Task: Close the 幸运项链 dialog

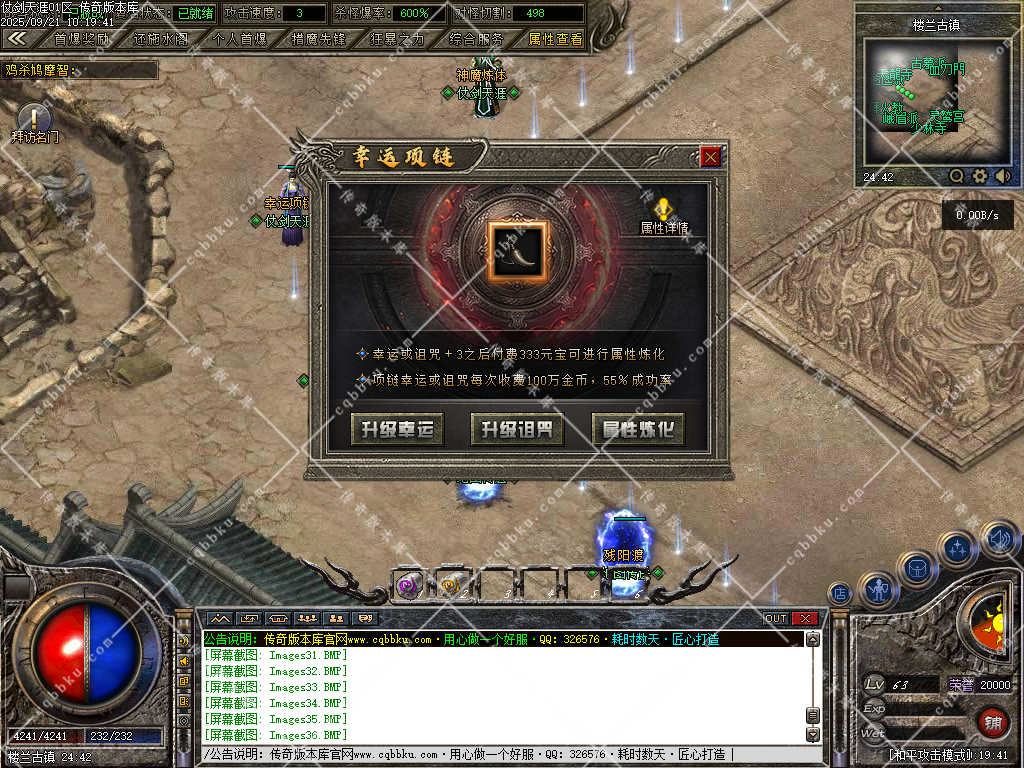Action: coord(710,157)
